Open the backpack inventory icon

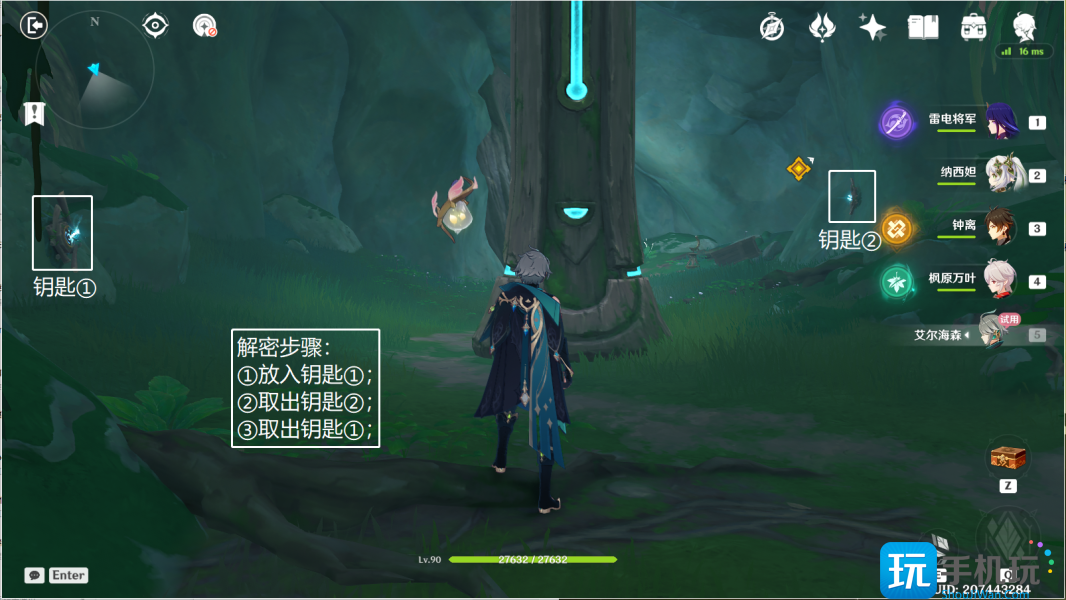coord(973,27)
